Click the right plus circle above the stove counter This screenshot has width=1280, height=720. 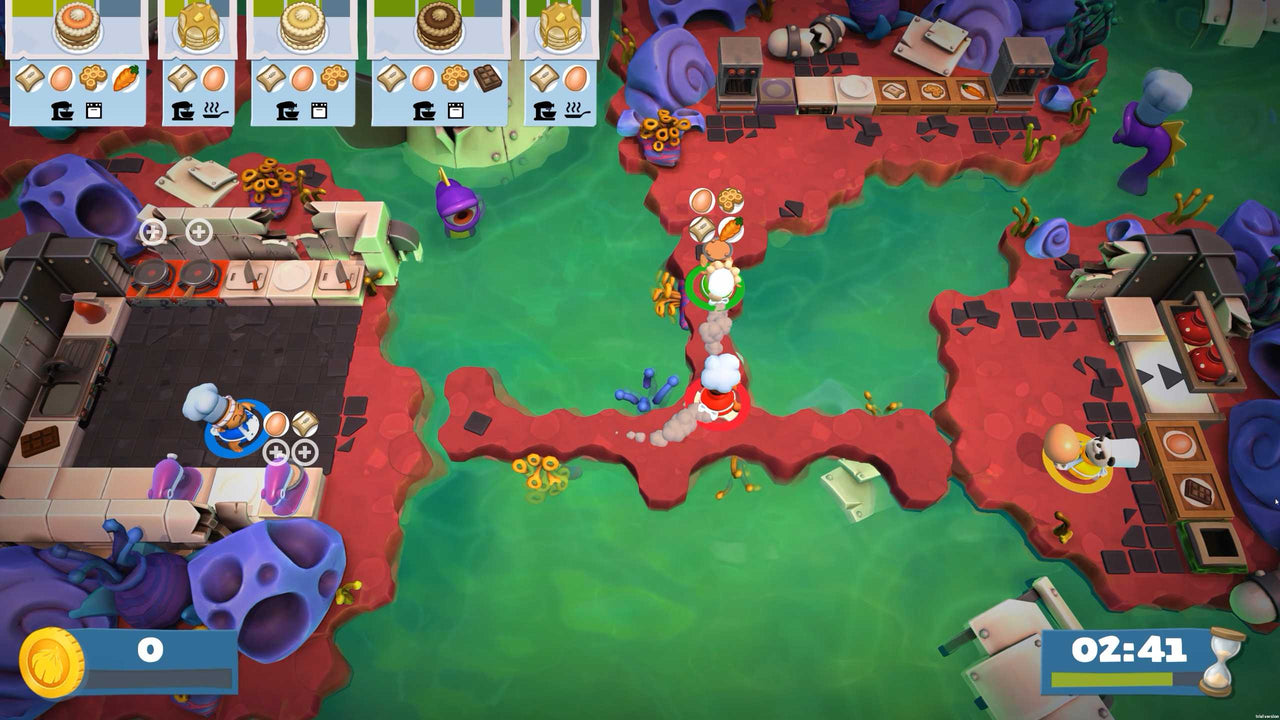pyautogui.click(x=200, y=232)
